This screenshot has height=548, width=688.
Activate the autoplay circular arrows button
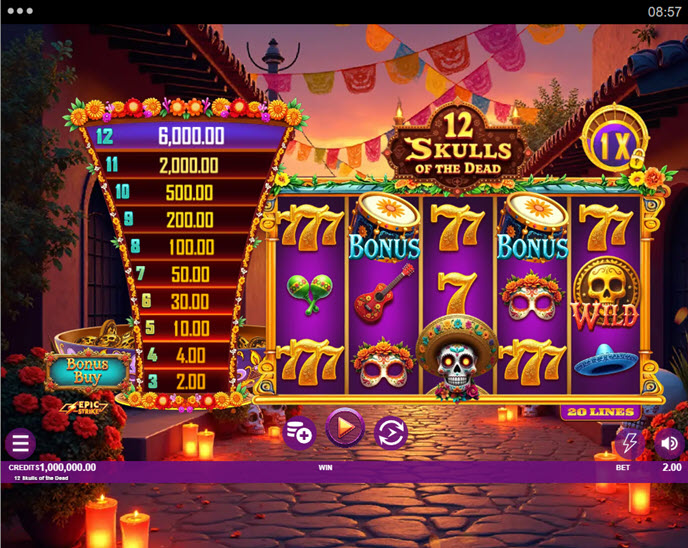click(x=390, y=432)
